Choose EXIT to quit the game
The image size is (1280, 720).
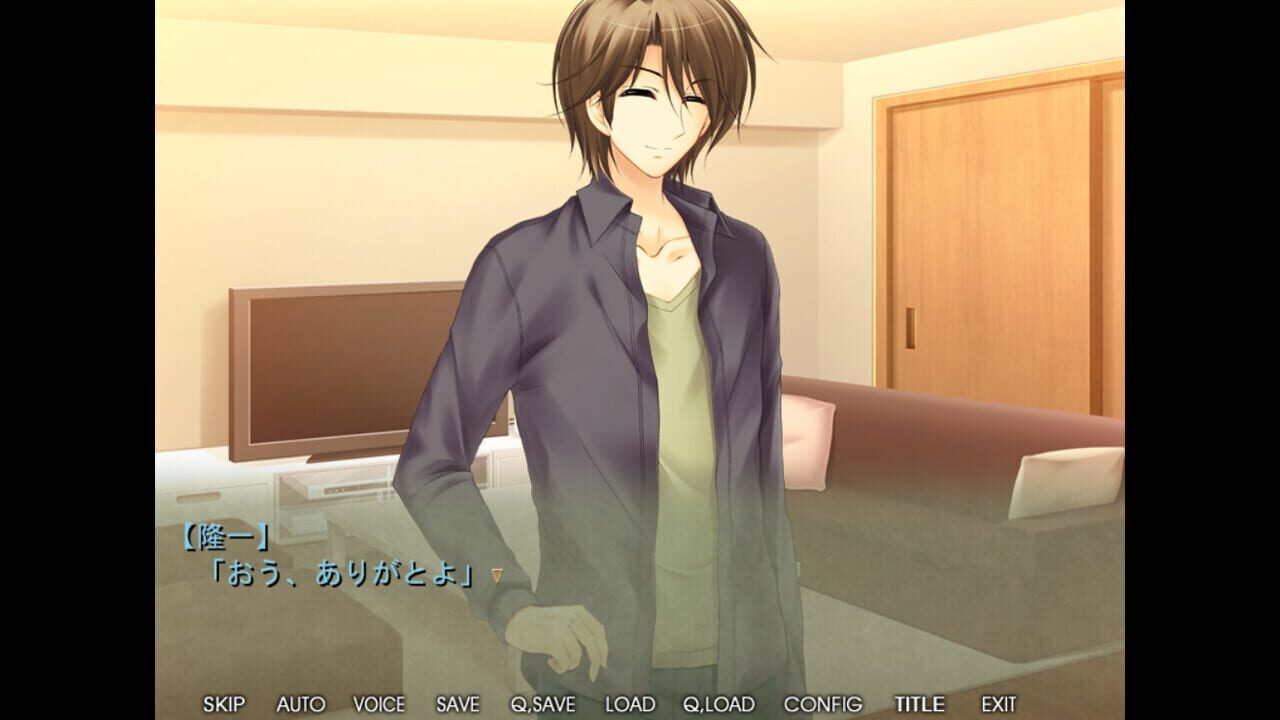tap(998, 704)
